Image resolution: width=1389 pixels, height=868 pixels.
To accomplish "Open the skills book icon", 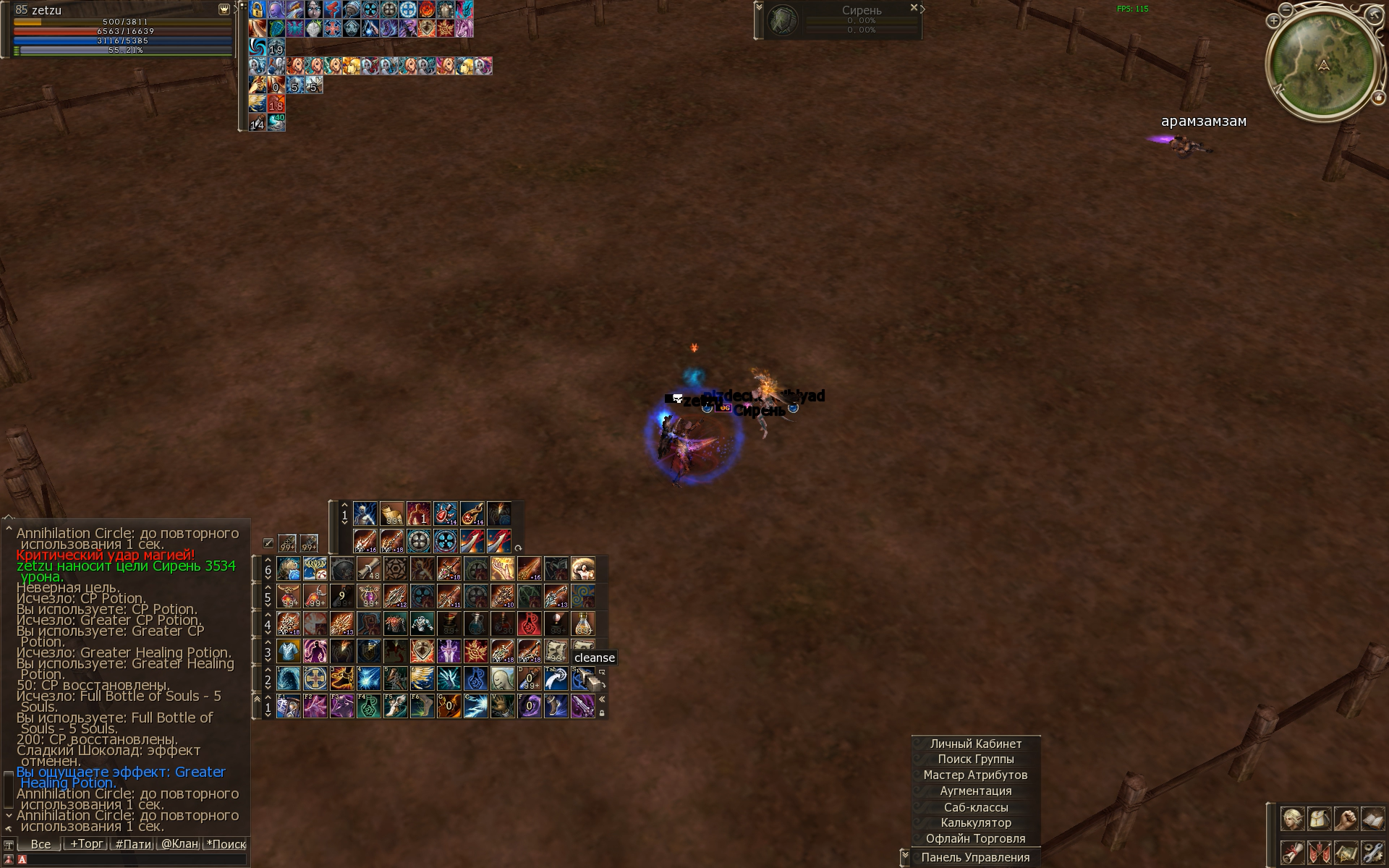I will point(1372,820).
